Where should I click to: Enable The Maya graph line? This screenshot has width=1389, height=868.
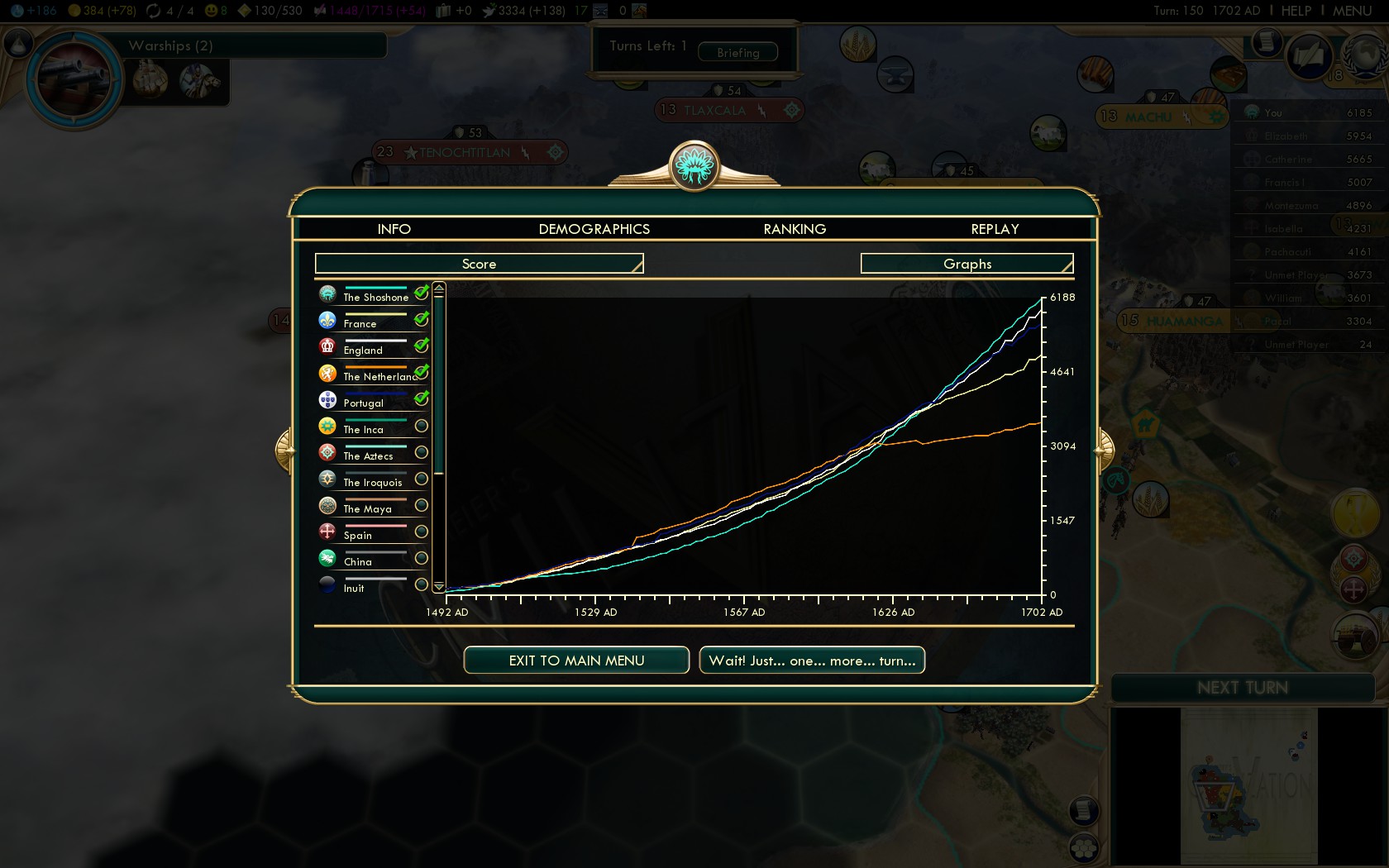pos(422,505)
